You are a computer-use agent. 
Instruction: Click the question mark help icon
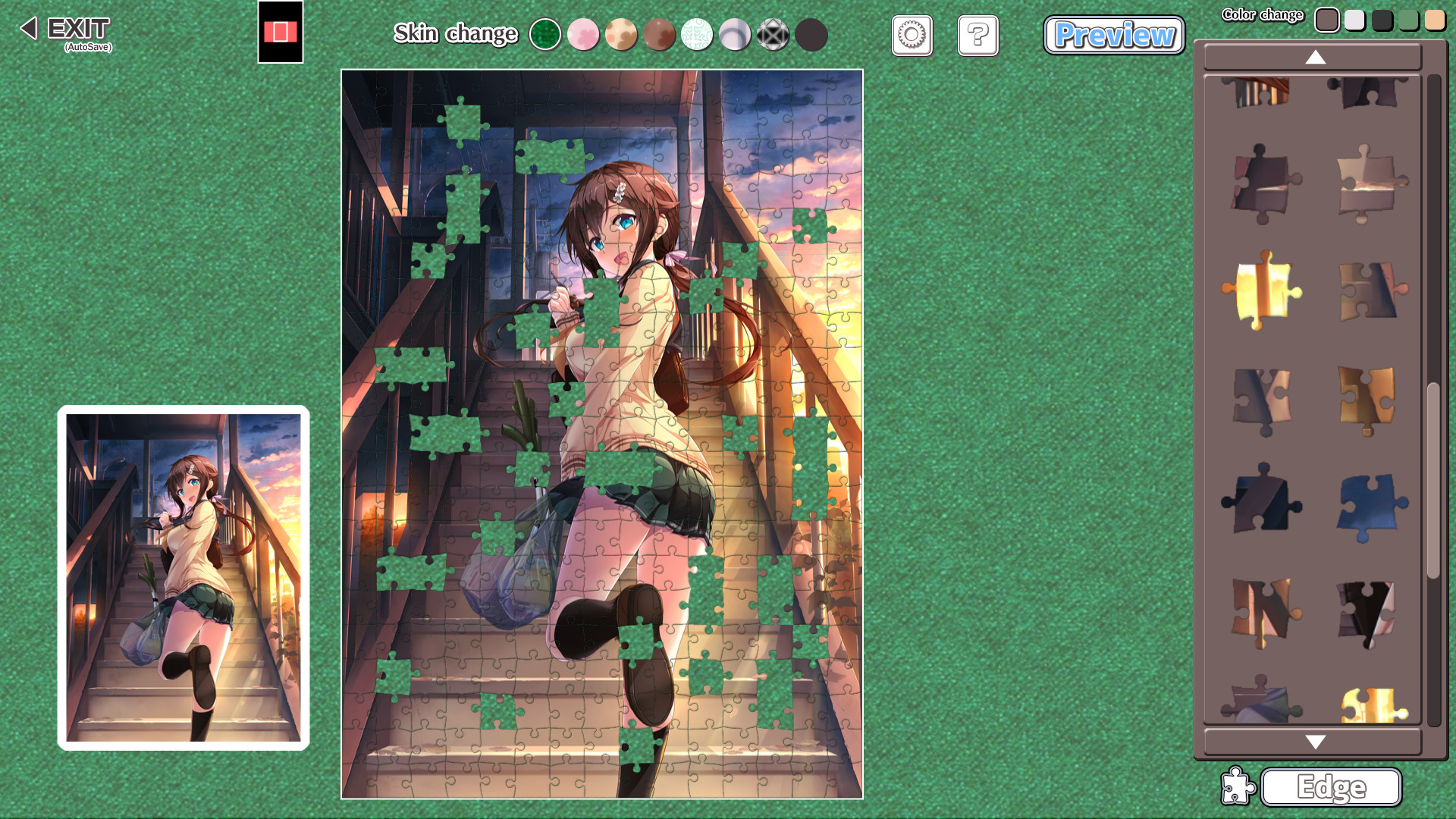tap(977, 36)
